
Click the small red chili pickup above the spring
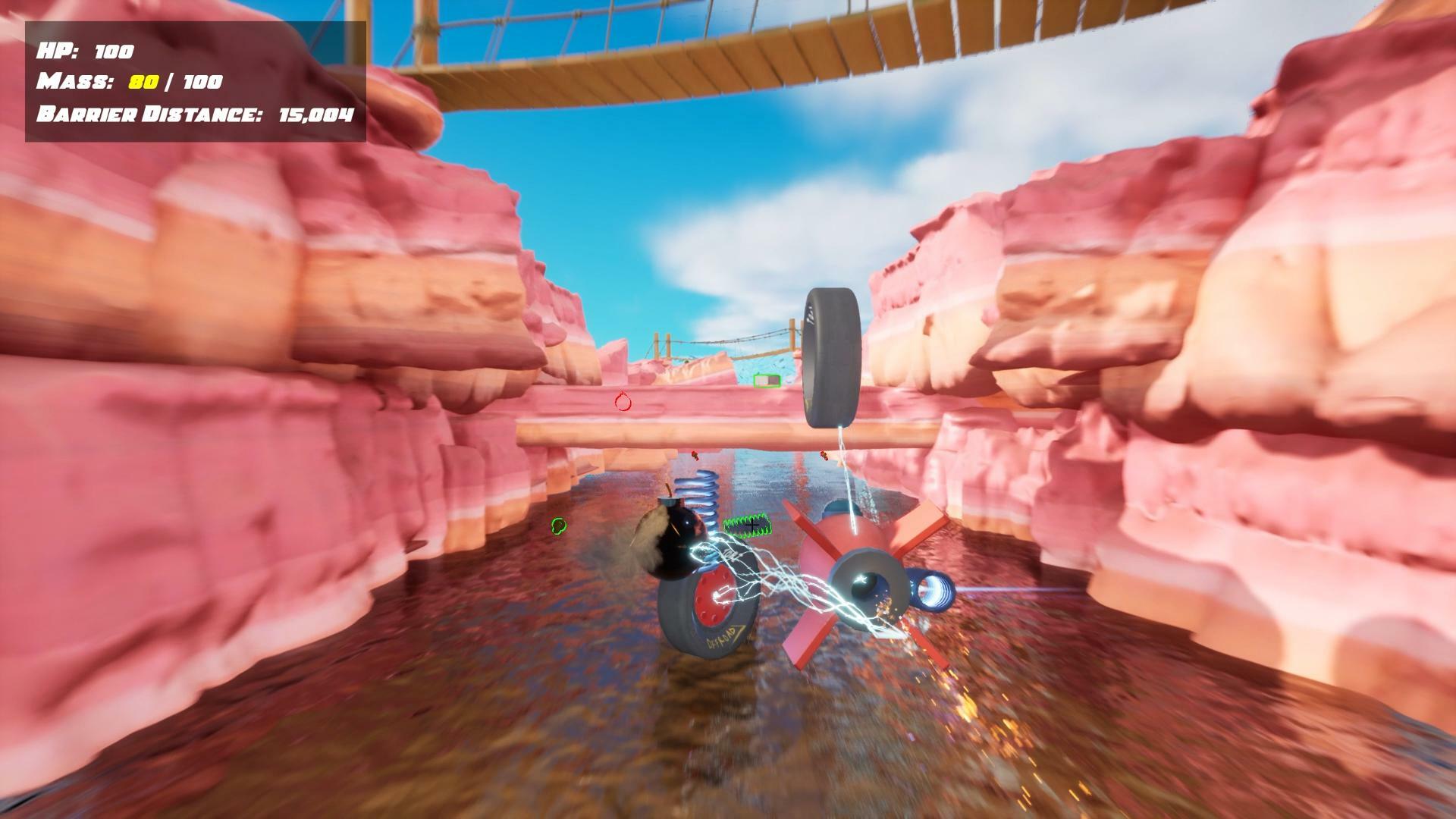pyautogui.click(x=695, y=456)
